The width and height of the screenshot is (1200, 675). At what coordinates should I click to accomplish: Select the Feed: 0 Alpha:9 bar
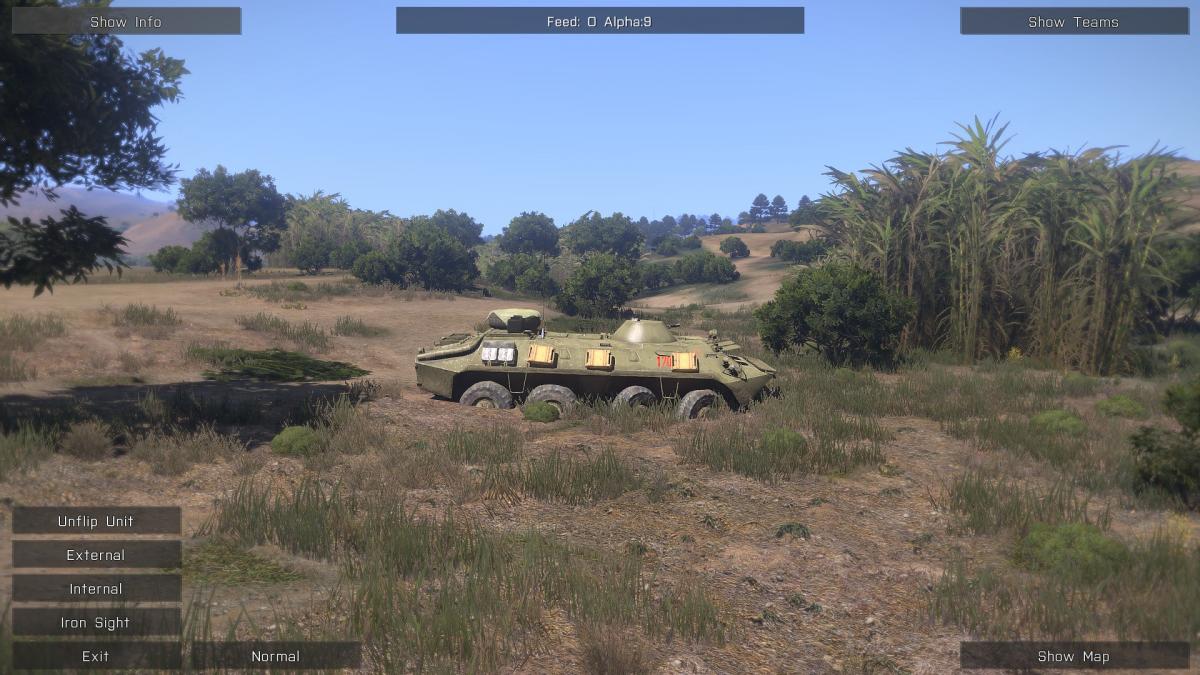(x=599, y=21)
